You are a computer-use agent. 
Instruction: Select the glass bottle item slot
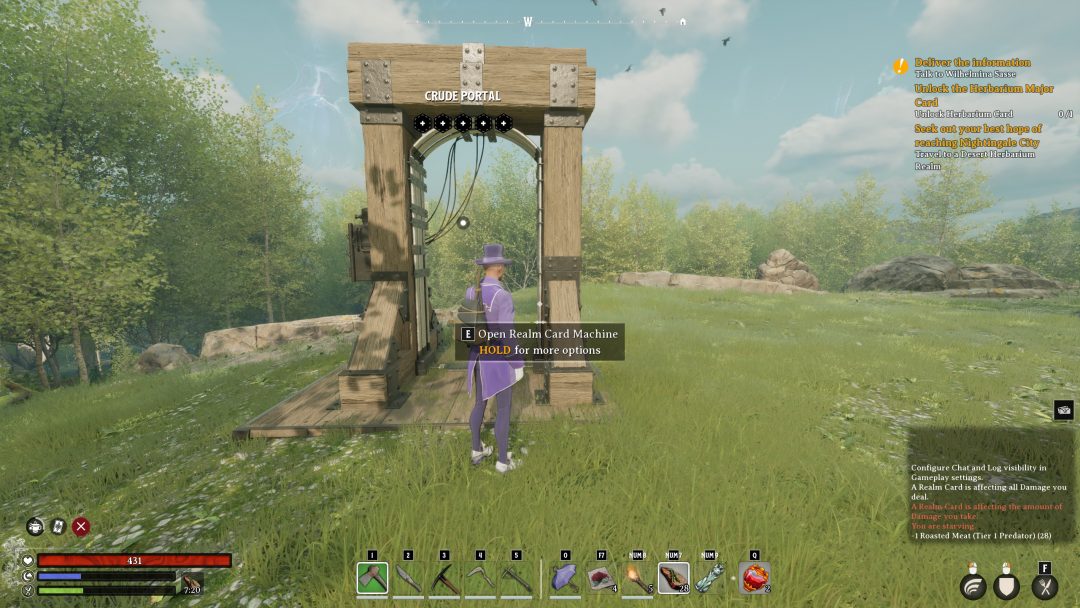(709, 578)
